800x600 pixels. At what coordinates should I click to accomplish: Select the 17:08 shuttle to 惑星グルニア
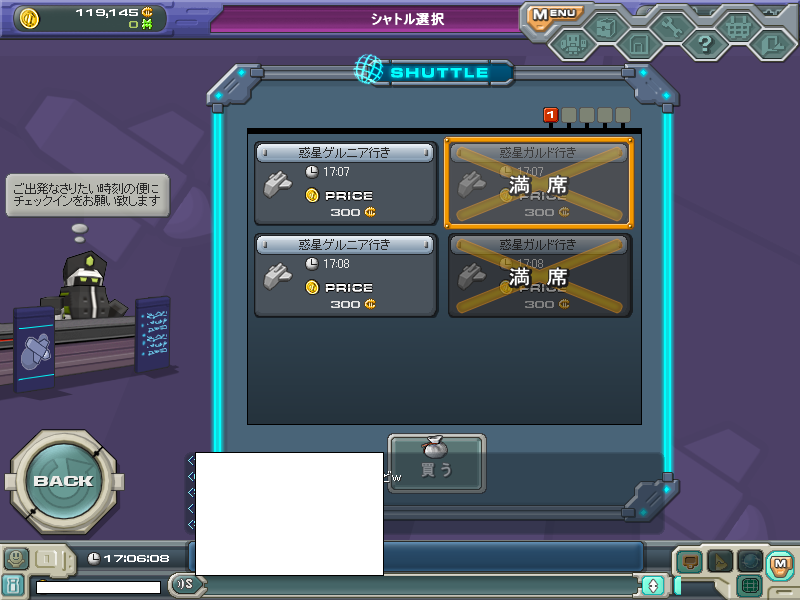pos(345,275)
